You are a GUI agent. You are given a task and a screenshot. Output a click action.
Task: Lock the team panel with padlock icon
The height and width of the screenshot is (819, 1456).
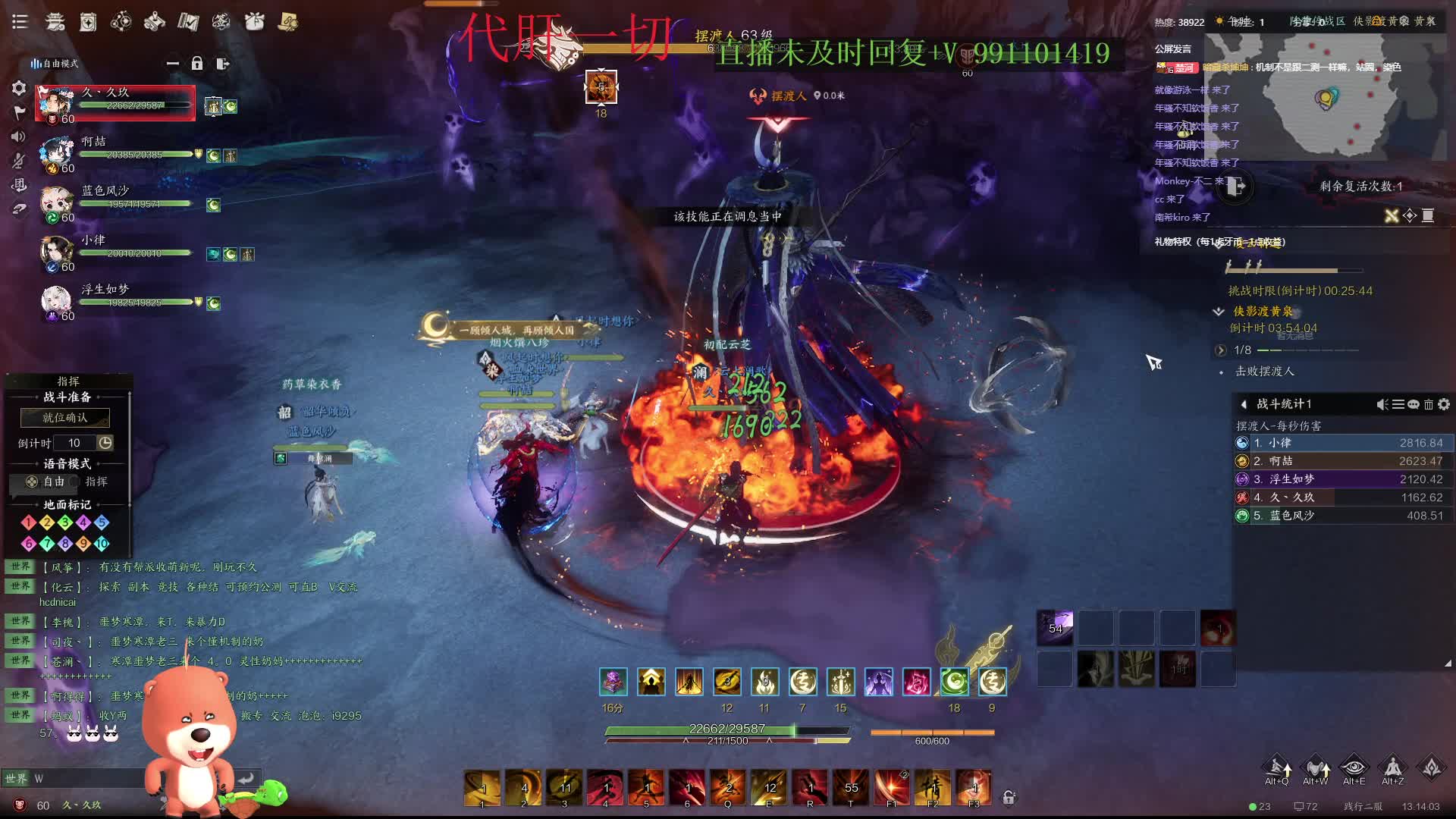197,64
